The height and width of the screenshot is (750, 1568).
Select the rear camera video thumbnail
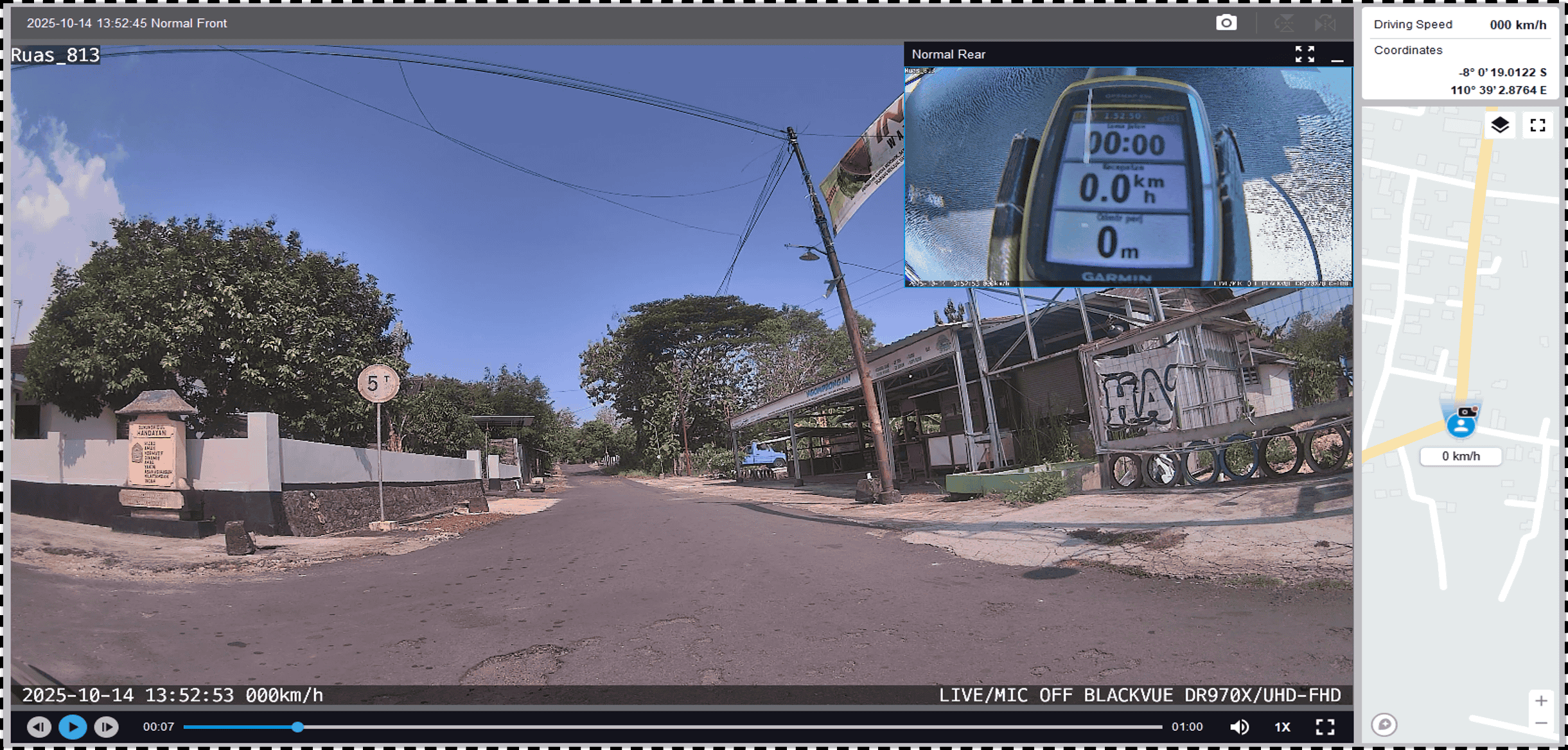pos(1128,177)
